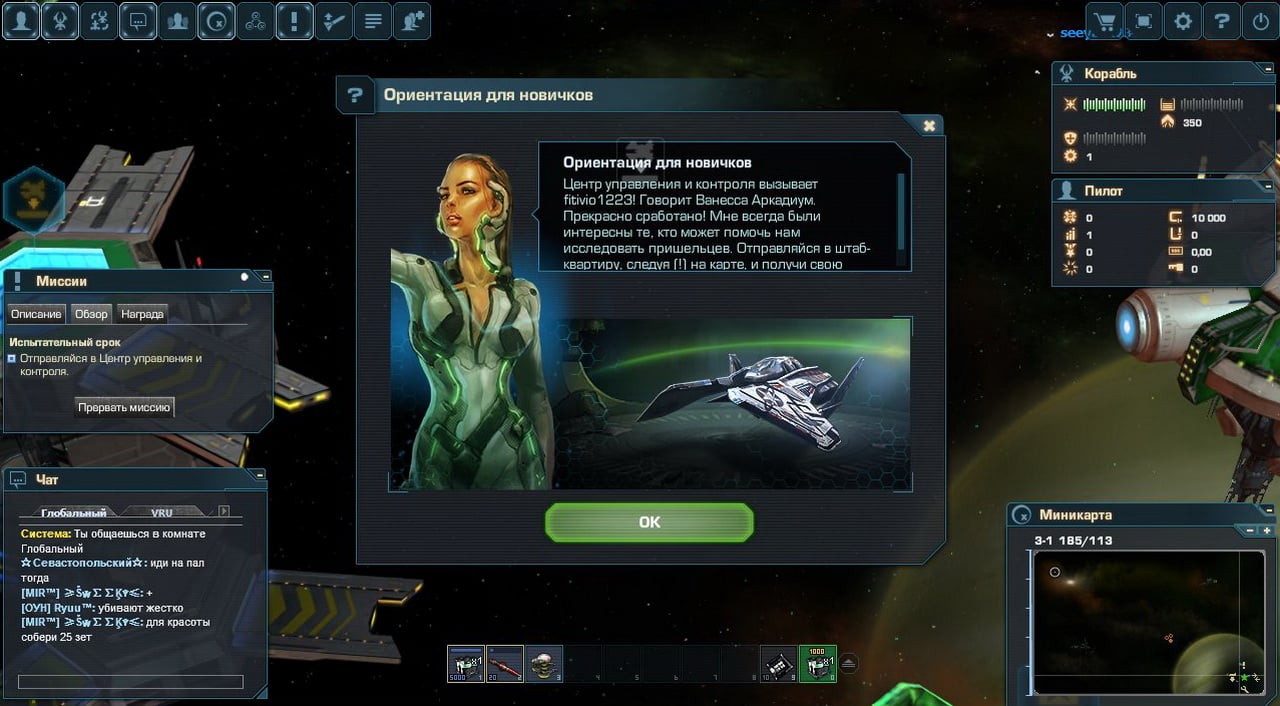Show the Награда mission tab

click(x=142, y=314)
